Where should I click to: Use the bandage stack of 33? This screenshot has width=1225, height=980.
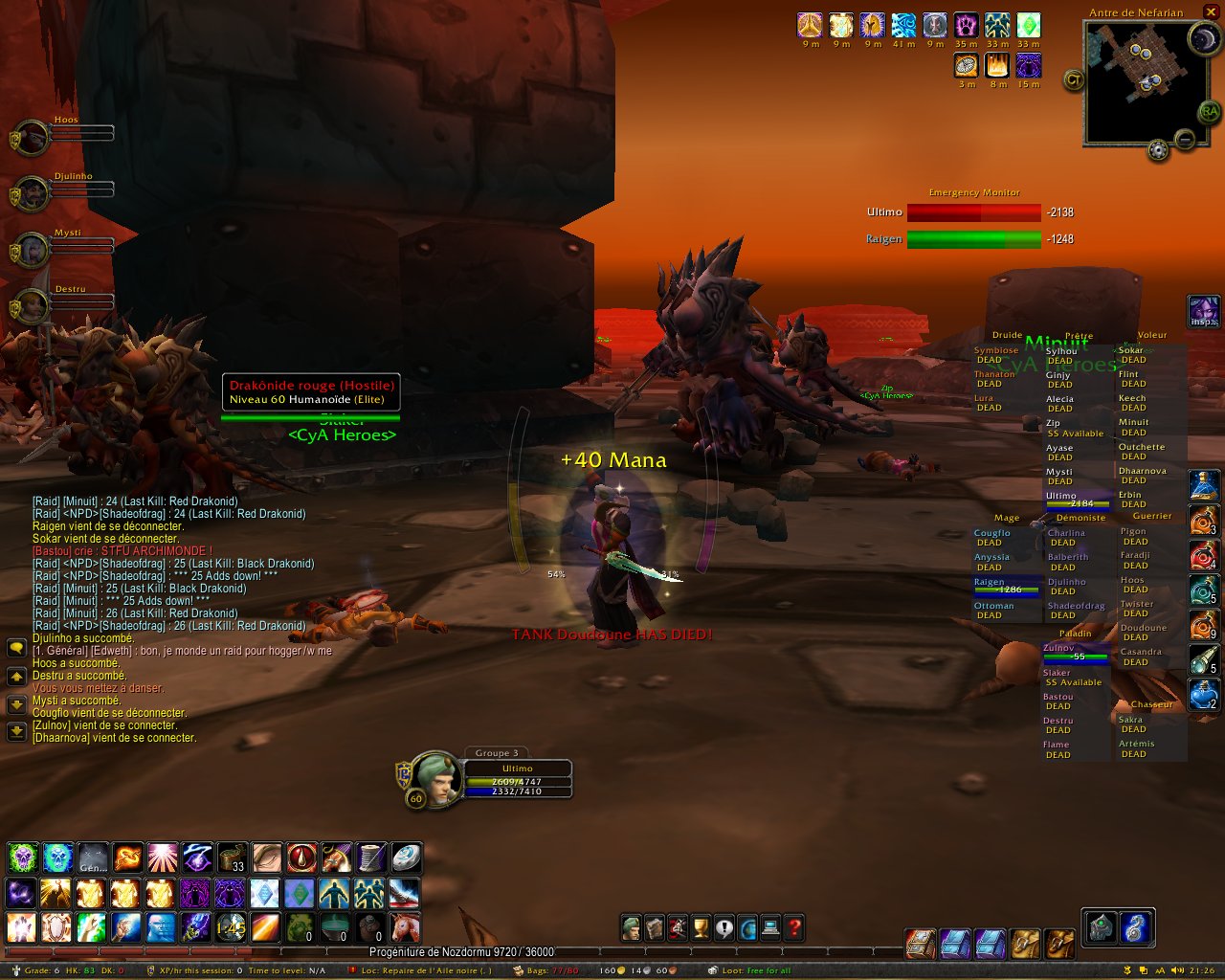(x=232, y=857)
